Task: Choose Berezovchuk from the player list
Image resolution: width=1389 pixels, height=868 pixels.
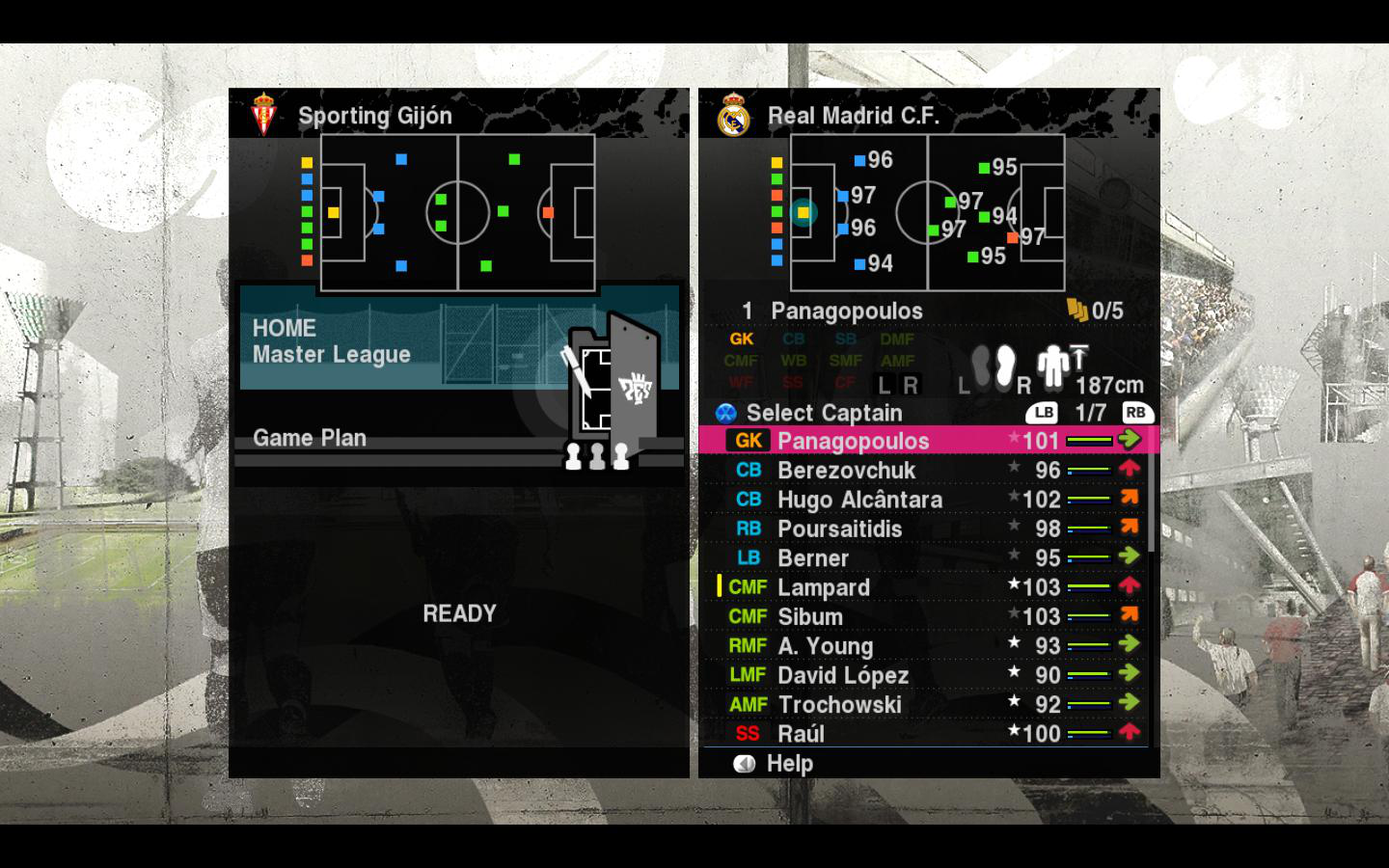Action: [846, 471]
